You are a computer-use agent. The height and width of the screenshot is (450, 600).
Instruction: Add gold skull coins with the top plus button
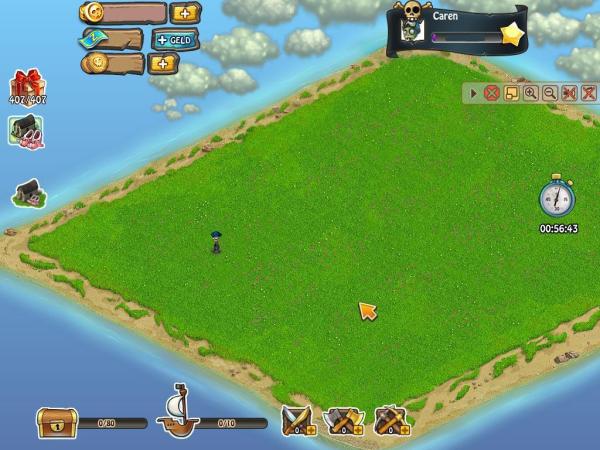[x=184, y=13]
